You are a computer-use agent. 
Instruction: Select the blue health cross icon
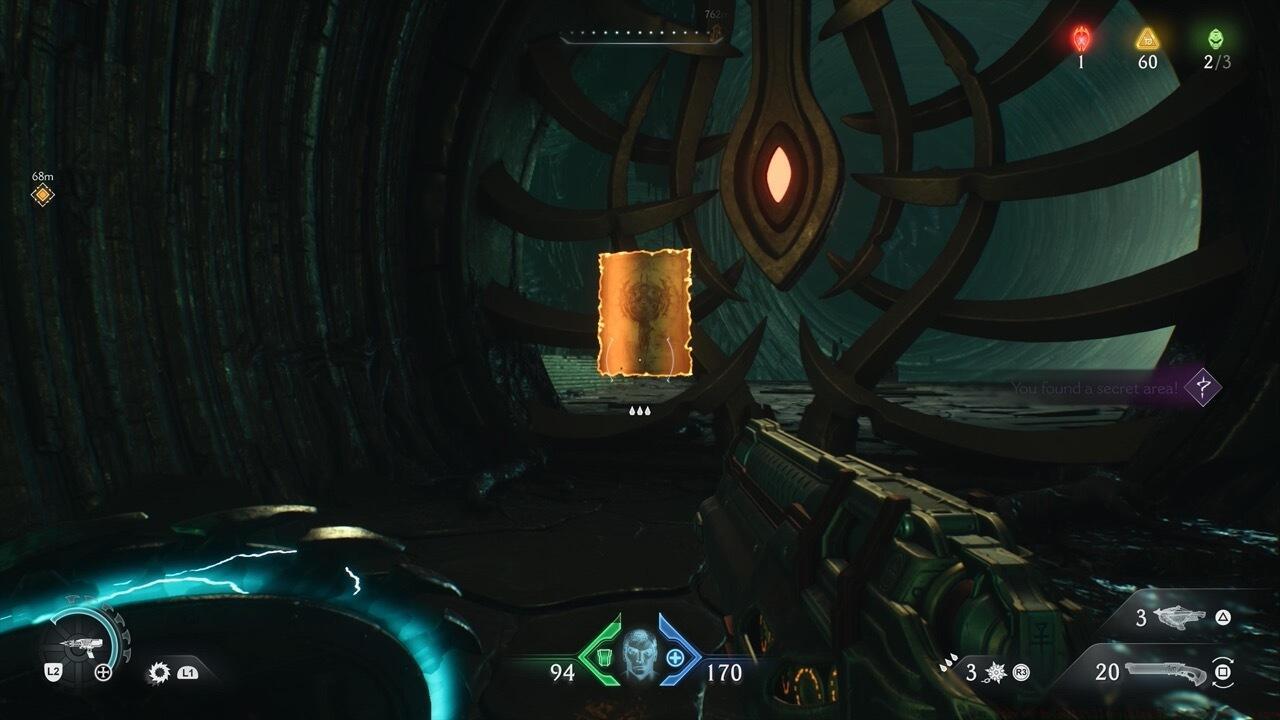coord(676,657)
